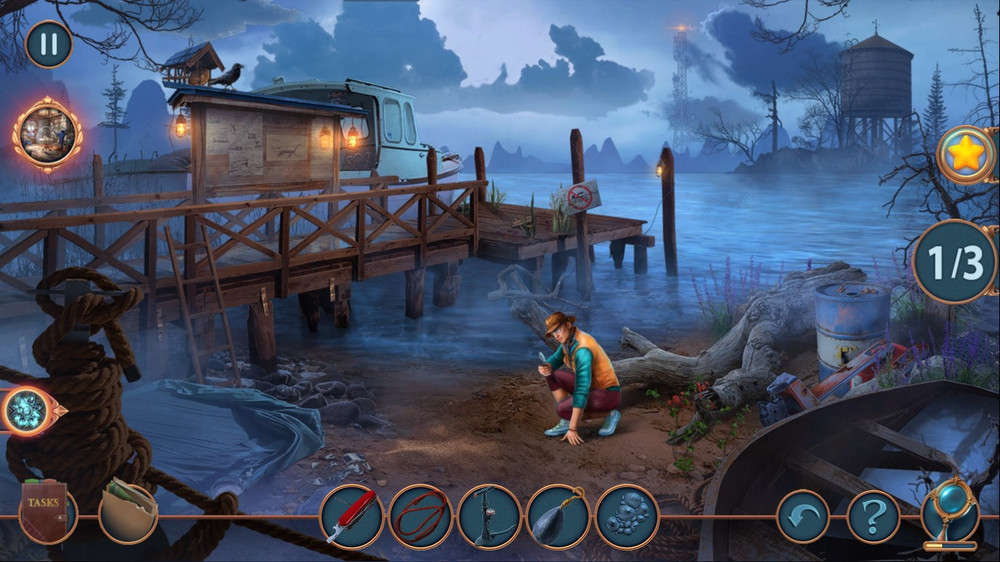Select the bubbles inventory item
Screen dimensions: 1000x562
point(627,517)
